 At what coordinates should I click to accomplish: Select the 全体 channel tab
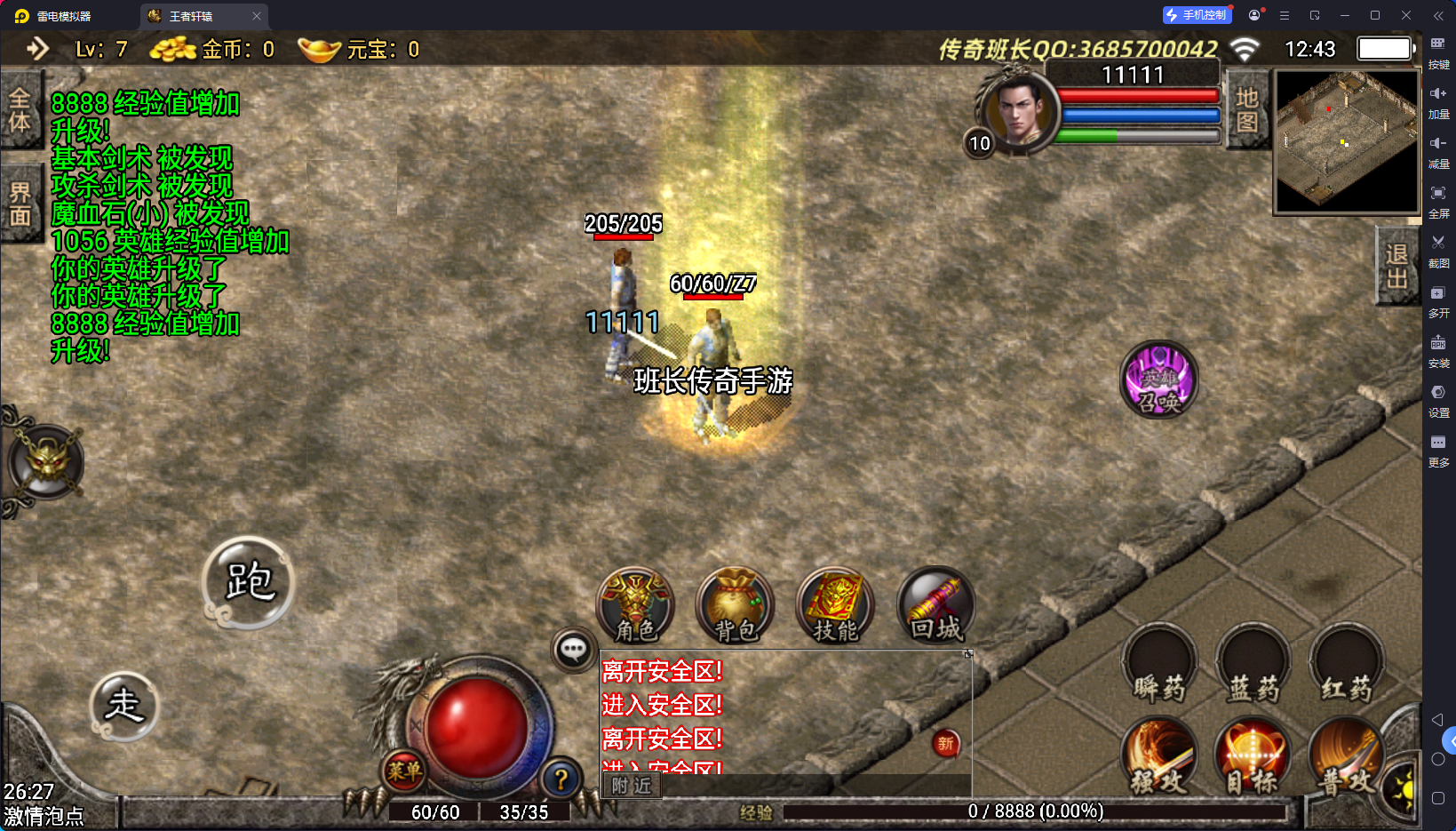point(20,111)
